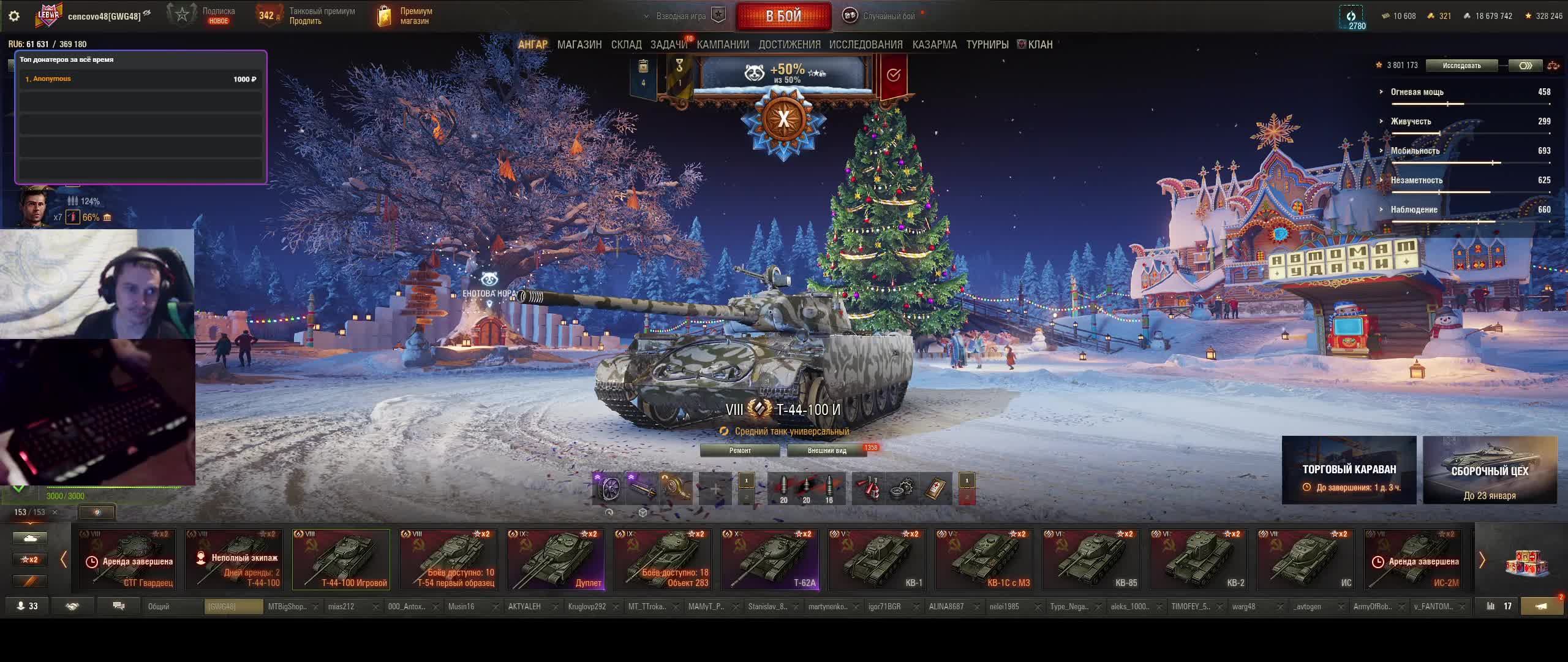Open Внешний вид customization
The width and height of the screenshot is (1568, 662).
pos(826,451)
